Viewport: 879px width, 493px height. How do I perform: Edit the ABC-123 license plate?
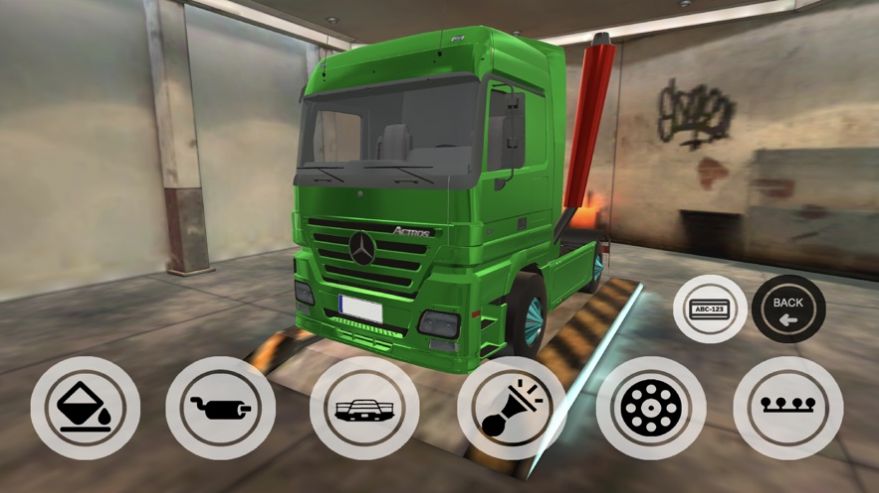[710, 309]
